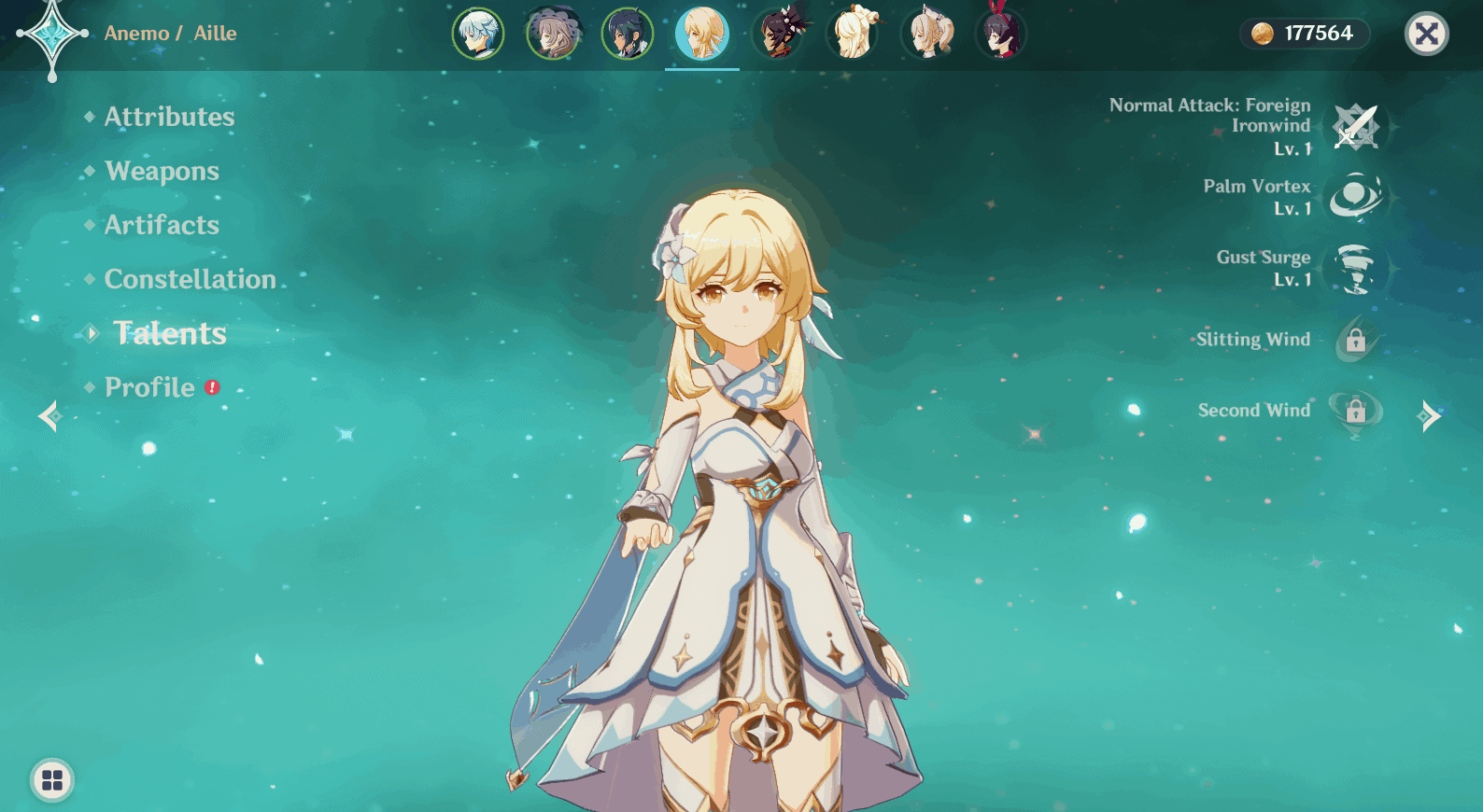Select the light-blue-haired Chongyun portrait
The image size is (1483, 812).
tap(478, 34)
